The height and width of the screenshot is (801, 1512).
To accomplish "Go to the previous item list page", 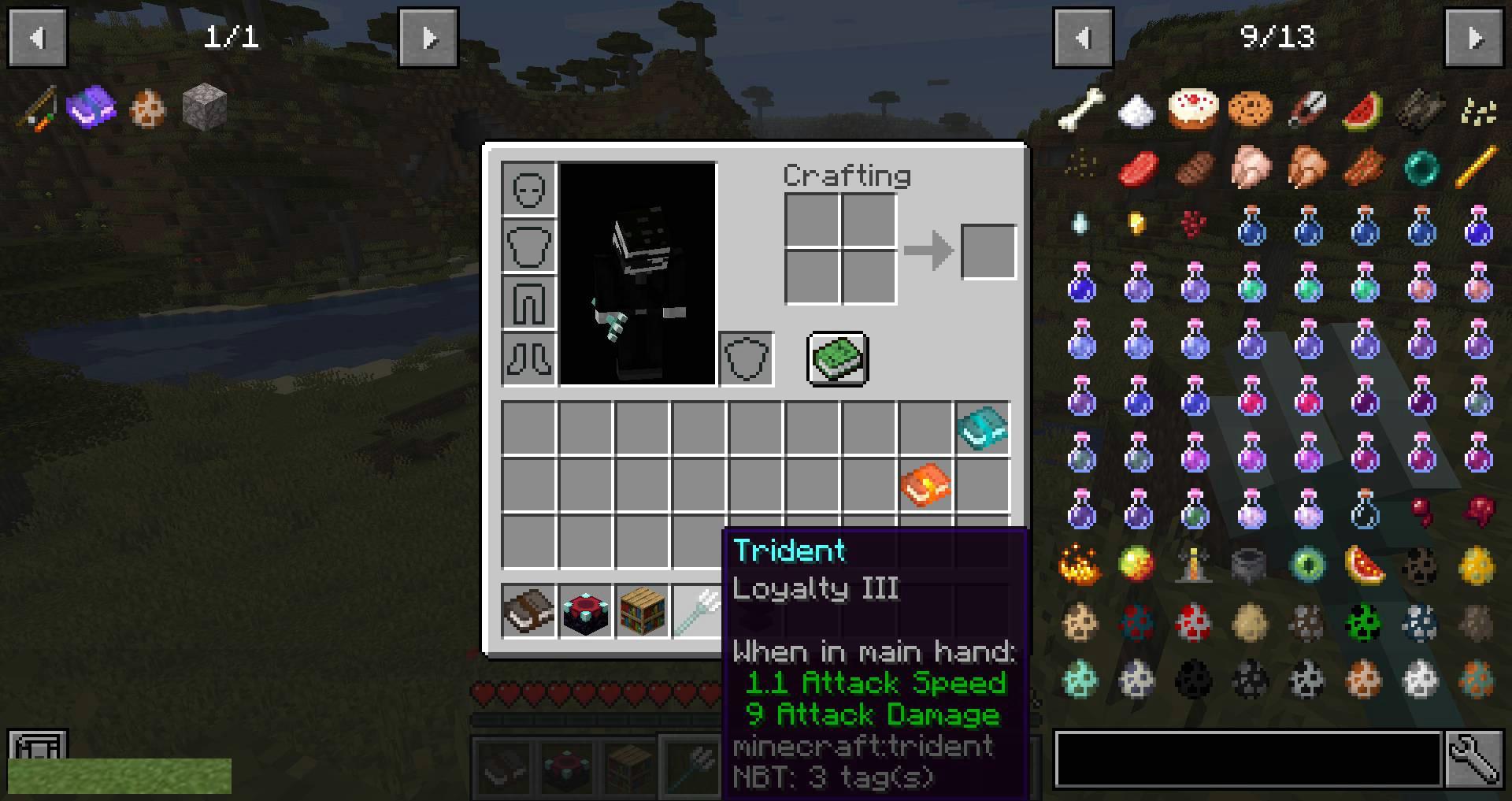I will tap(1083, 38).
